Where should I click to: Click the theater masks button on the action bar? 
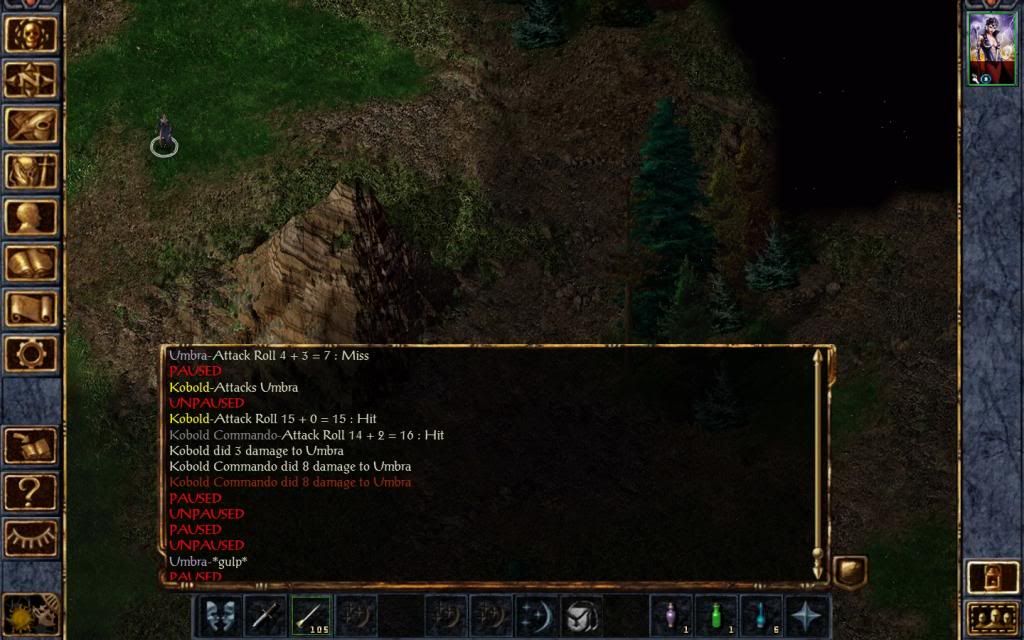click(219, 615)
